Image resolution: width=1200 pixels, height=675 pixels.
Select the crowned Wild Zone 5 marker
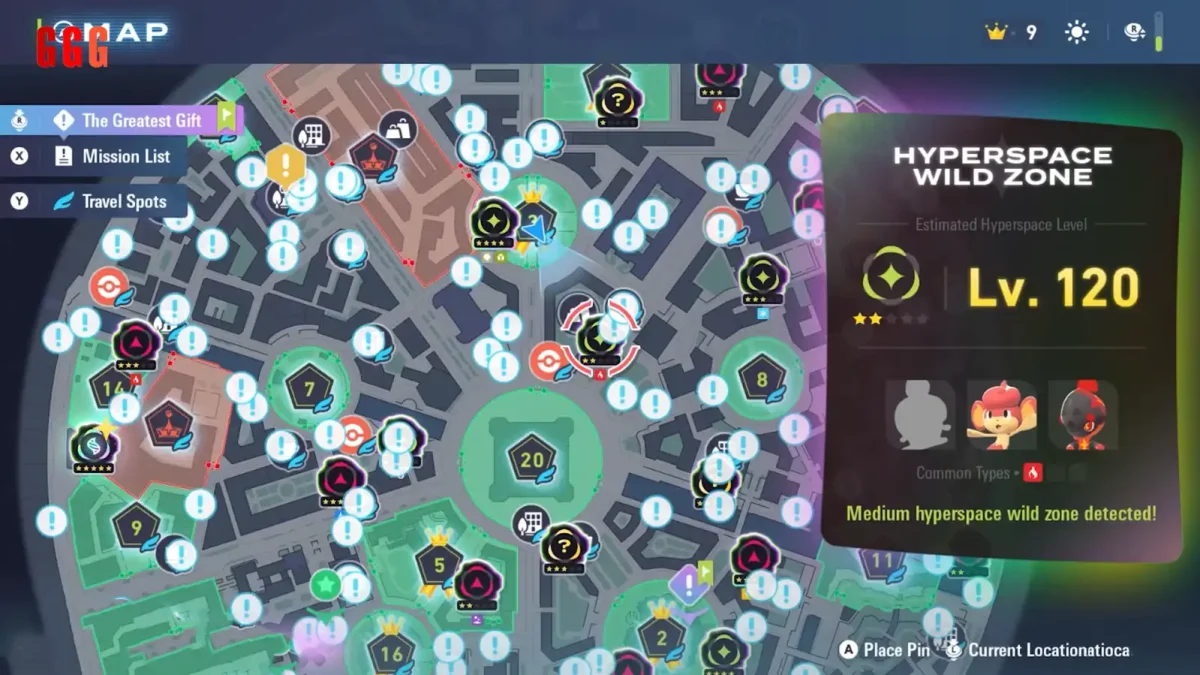point(439,565)
